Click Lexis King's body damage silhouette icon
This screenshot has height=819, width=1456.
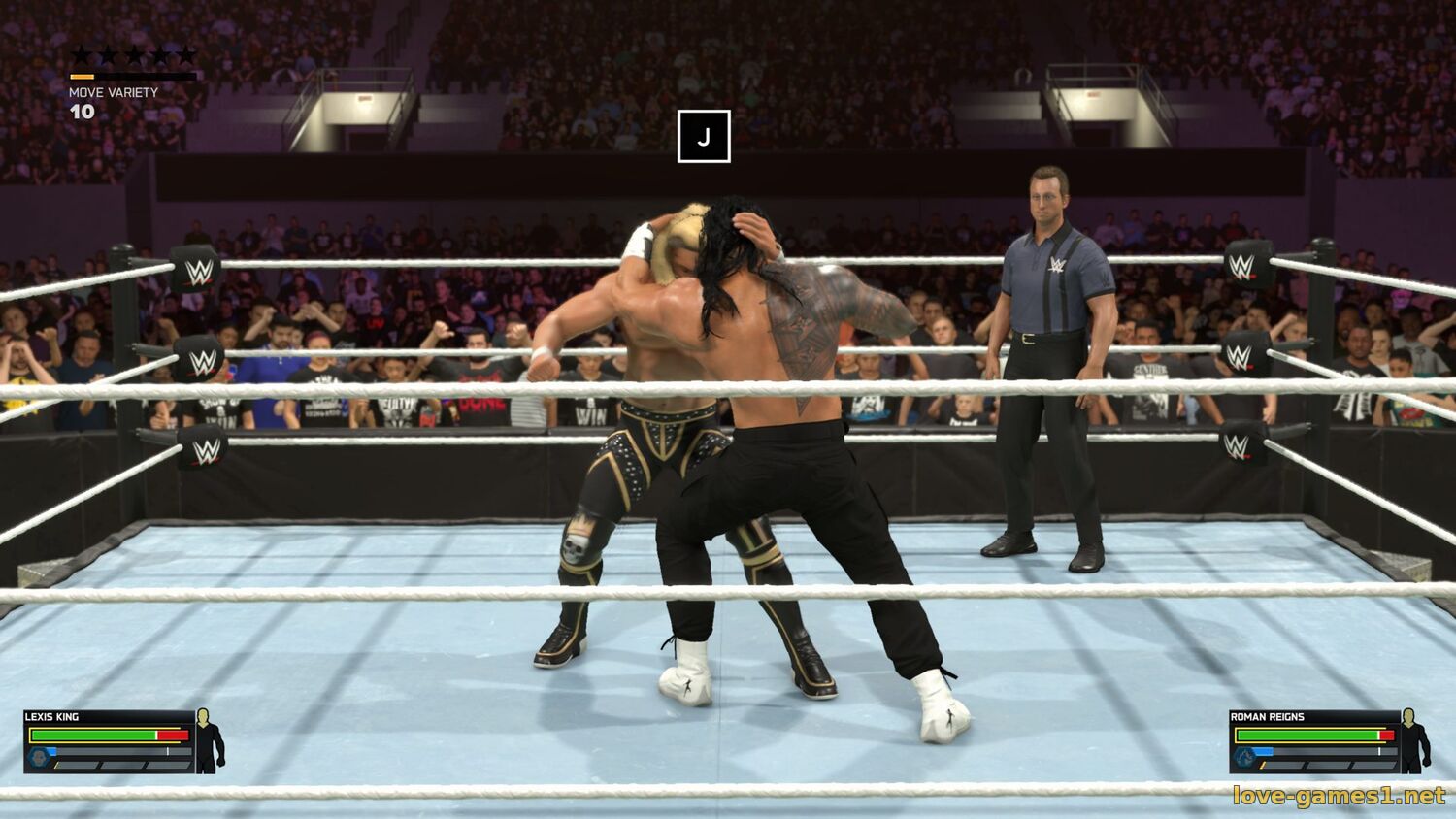[209, 740]
